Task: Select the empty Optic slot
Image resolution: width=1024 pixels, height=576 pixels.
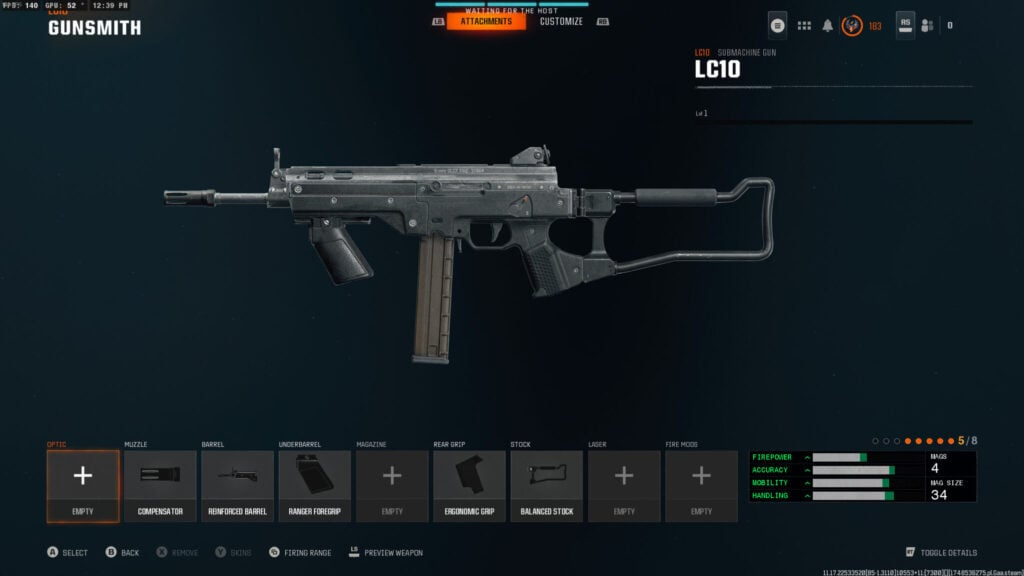Action: (x=83, y=486)
